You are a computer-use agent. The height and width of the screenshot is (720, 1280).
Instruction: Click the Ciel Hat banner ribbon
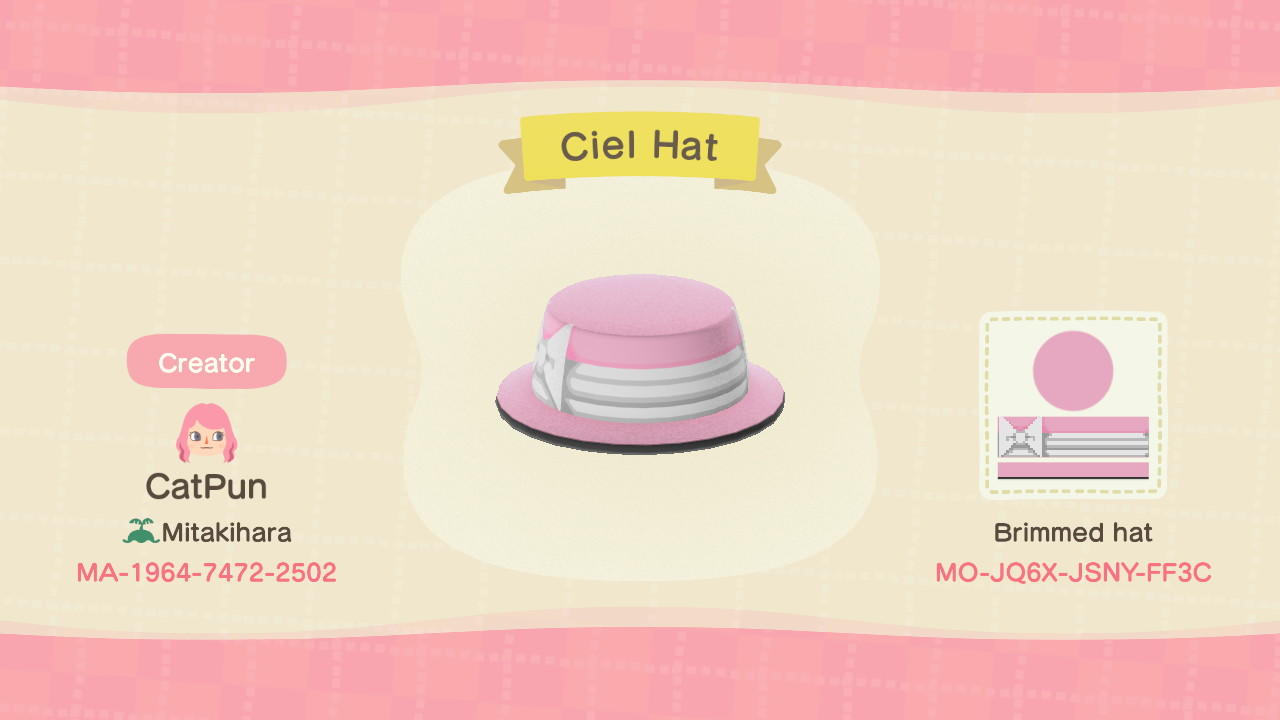(642, 146)
